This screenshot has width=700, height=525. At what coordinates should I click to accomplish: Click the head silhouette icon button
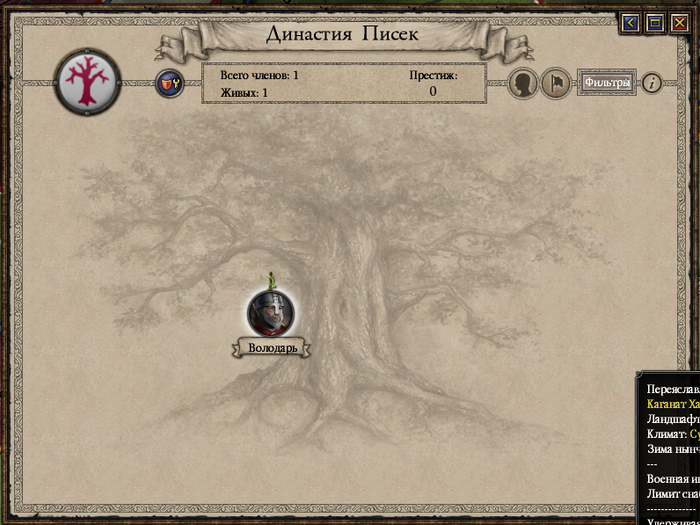524,83
